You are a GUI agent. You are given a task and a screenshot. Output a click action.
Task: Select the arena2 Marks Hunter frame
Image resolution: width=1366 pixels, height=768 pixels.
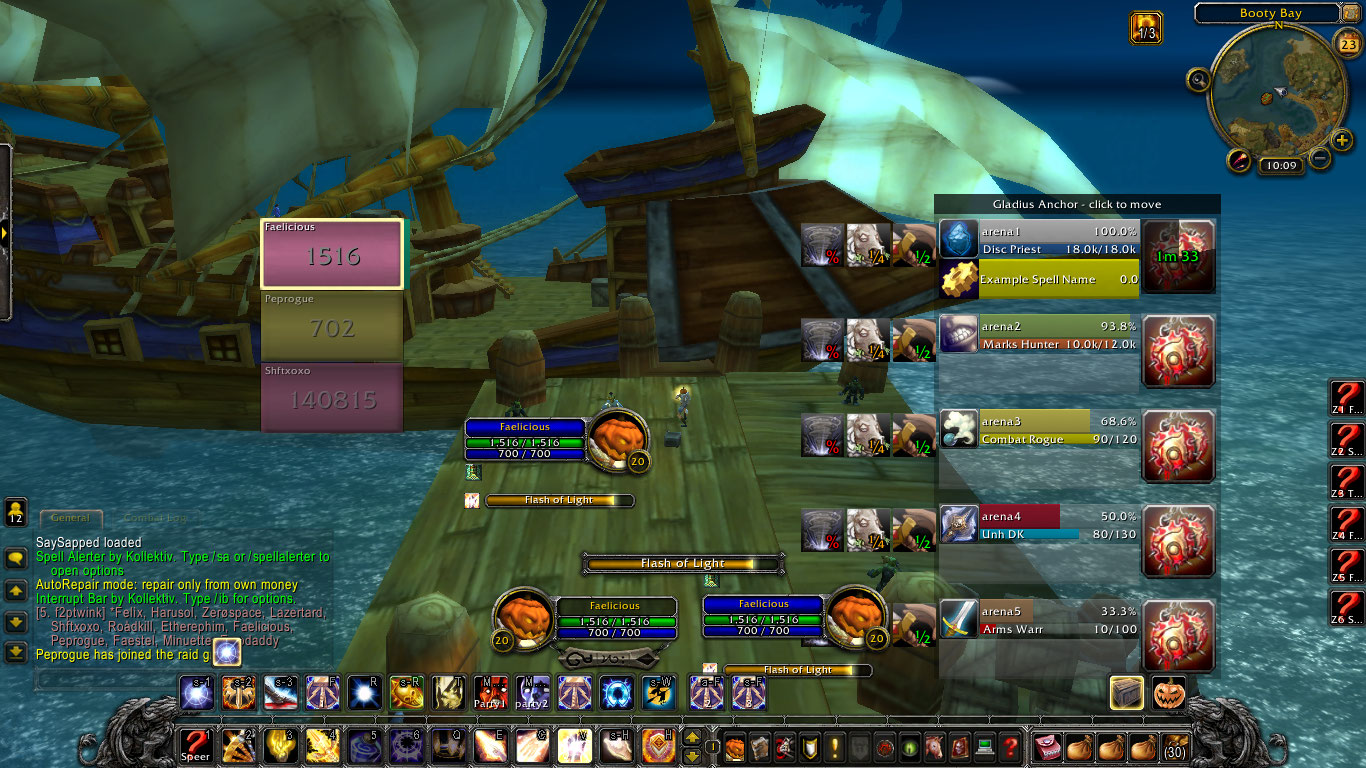[1040, 334]
